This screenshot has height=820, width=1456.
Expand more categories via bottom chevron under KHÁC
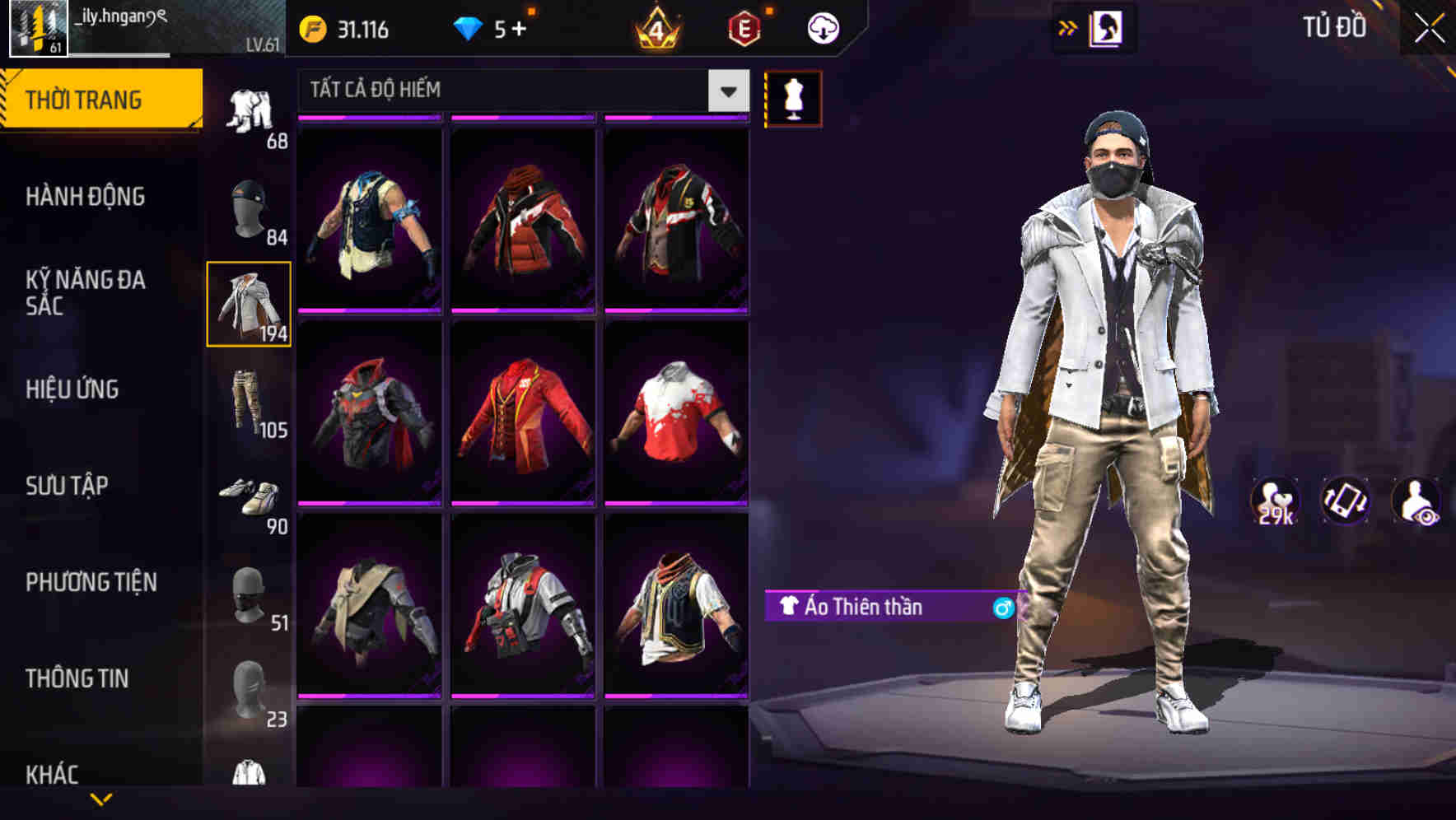[101, 797]
